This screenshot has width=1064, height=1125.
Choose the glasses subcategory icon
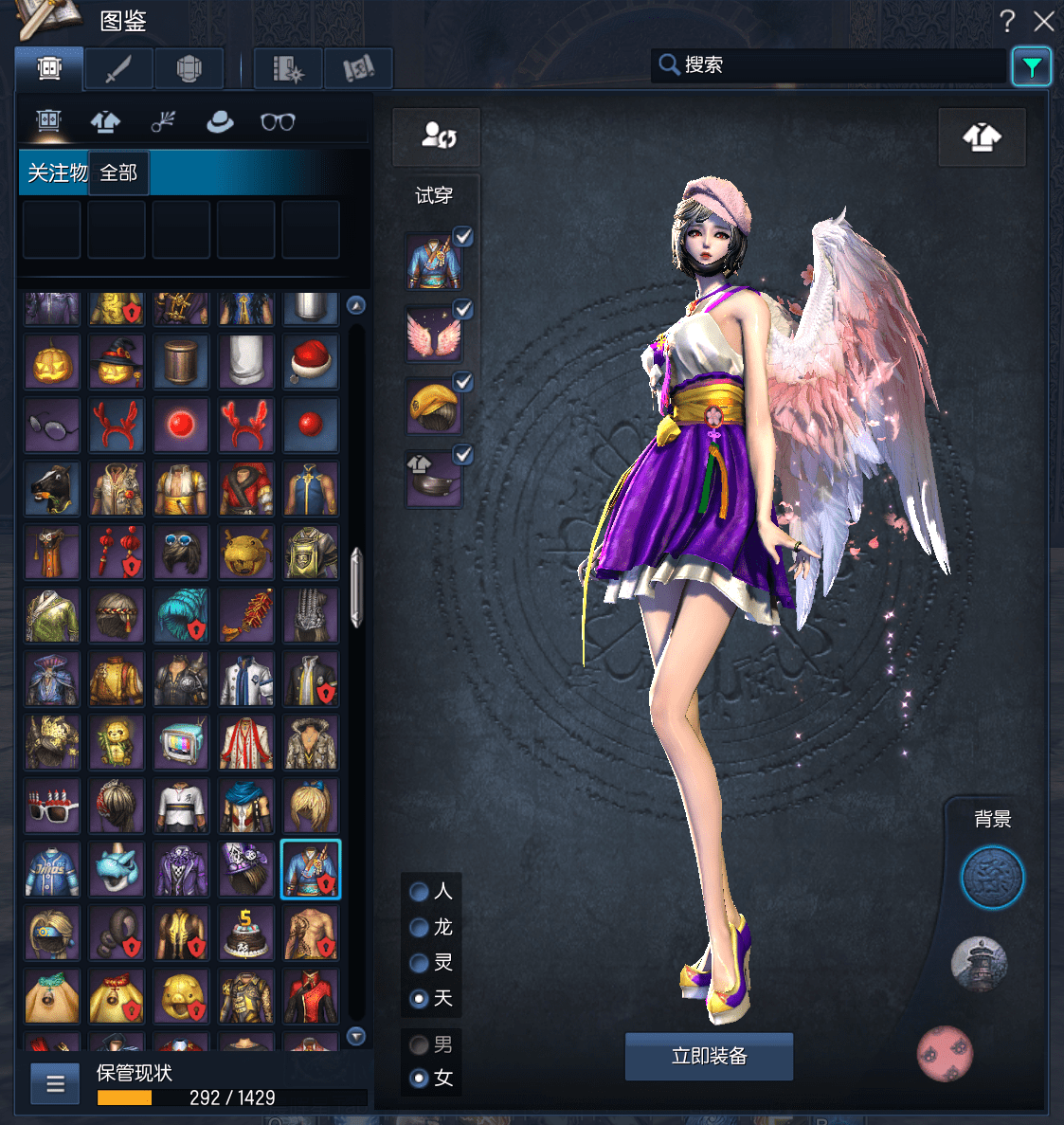(278, 121)
